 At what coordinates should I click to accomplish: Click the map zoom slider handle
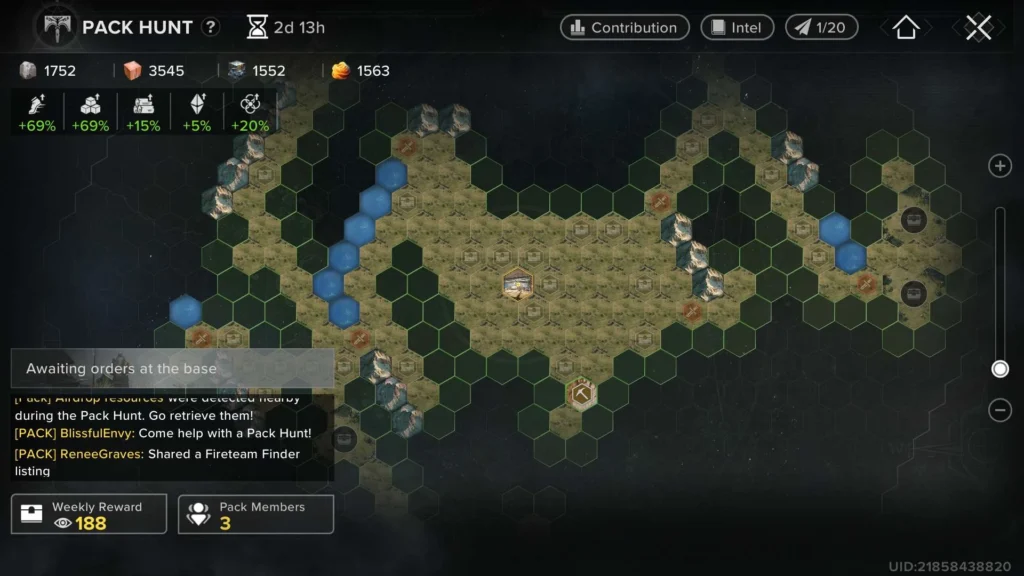coord(999,369)
